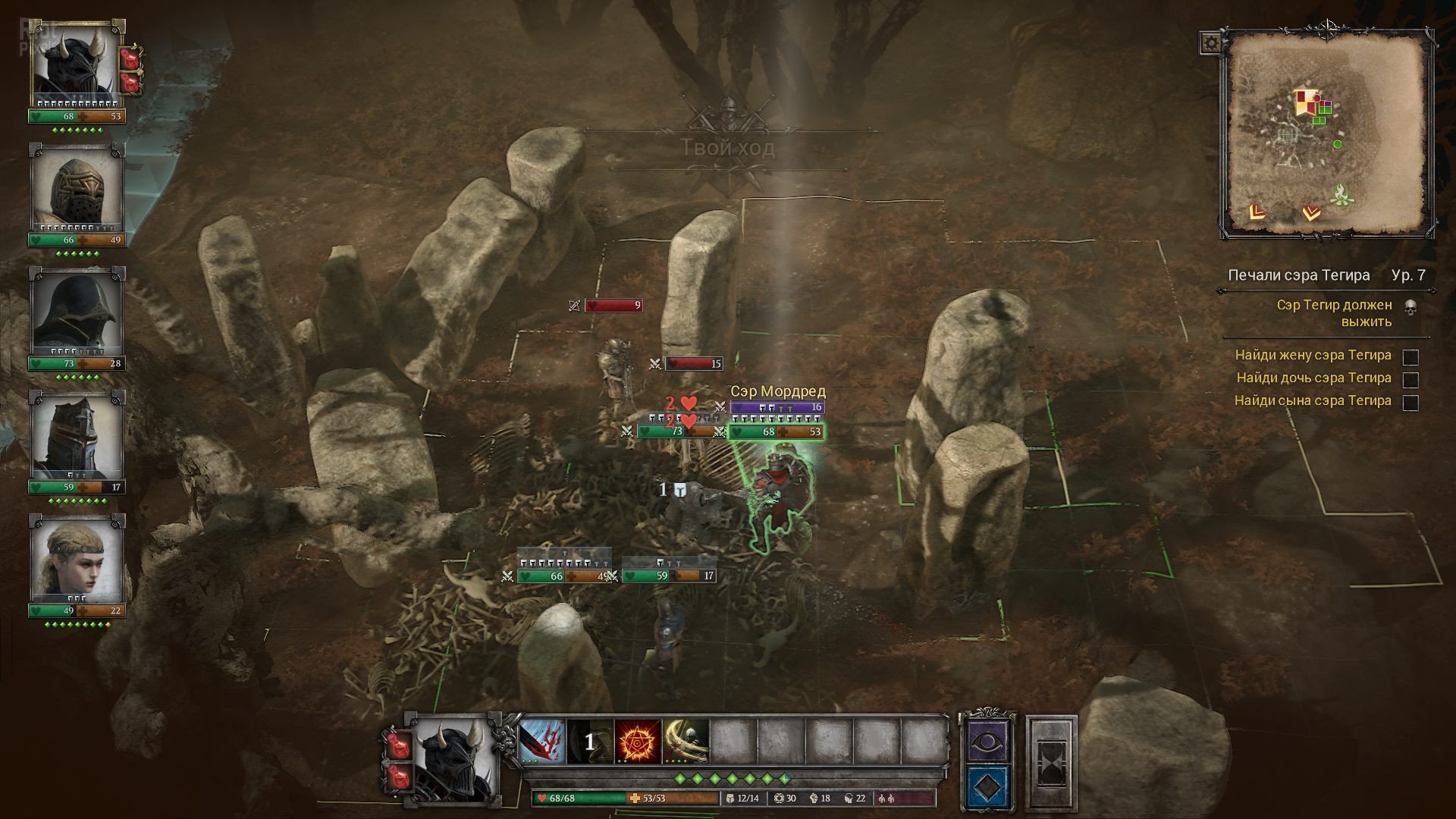Open minimap settings with the gear icon

click(1211, 43)
